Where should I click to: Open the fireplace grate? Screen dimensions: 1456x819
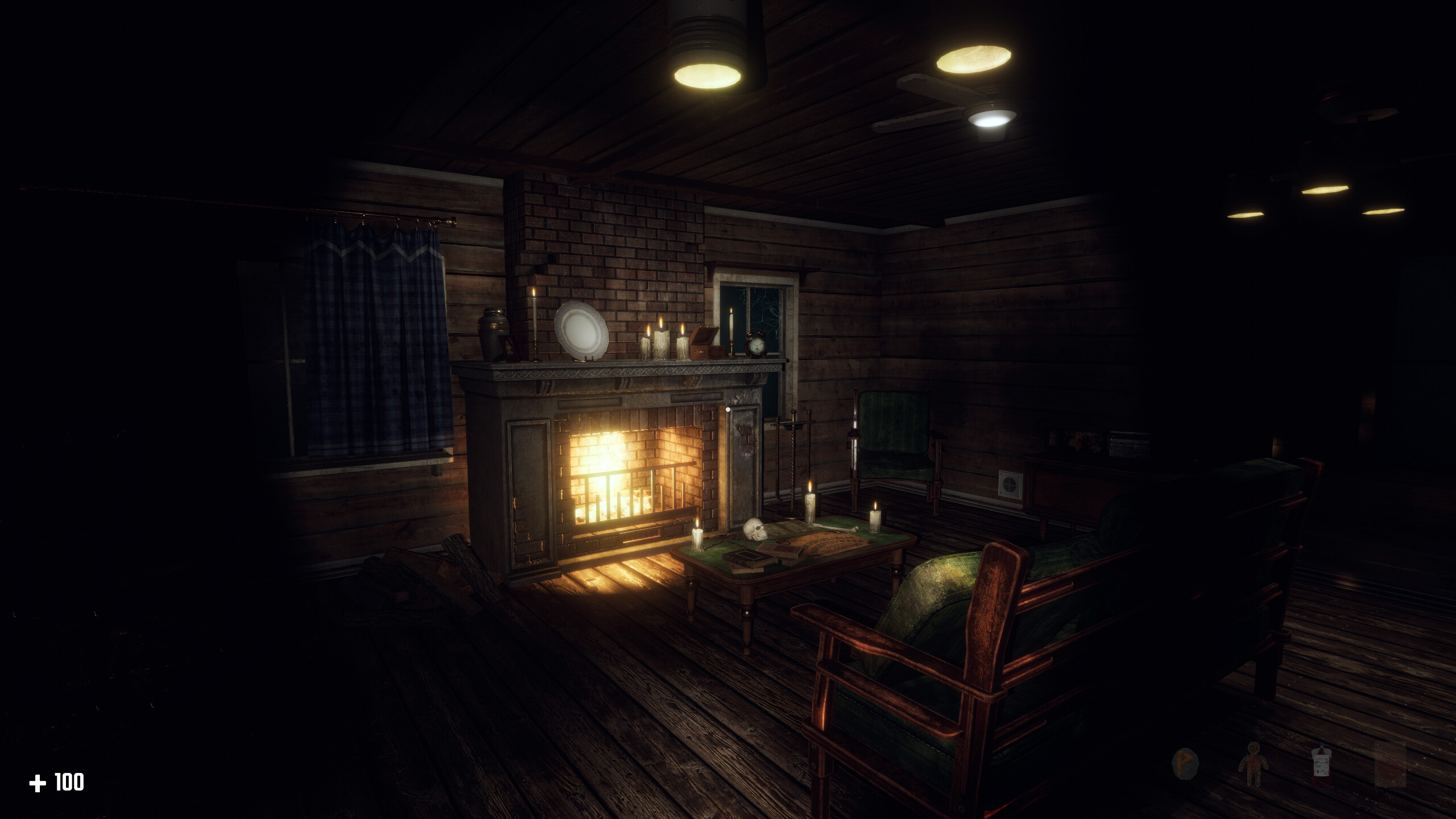pos(626,512)
